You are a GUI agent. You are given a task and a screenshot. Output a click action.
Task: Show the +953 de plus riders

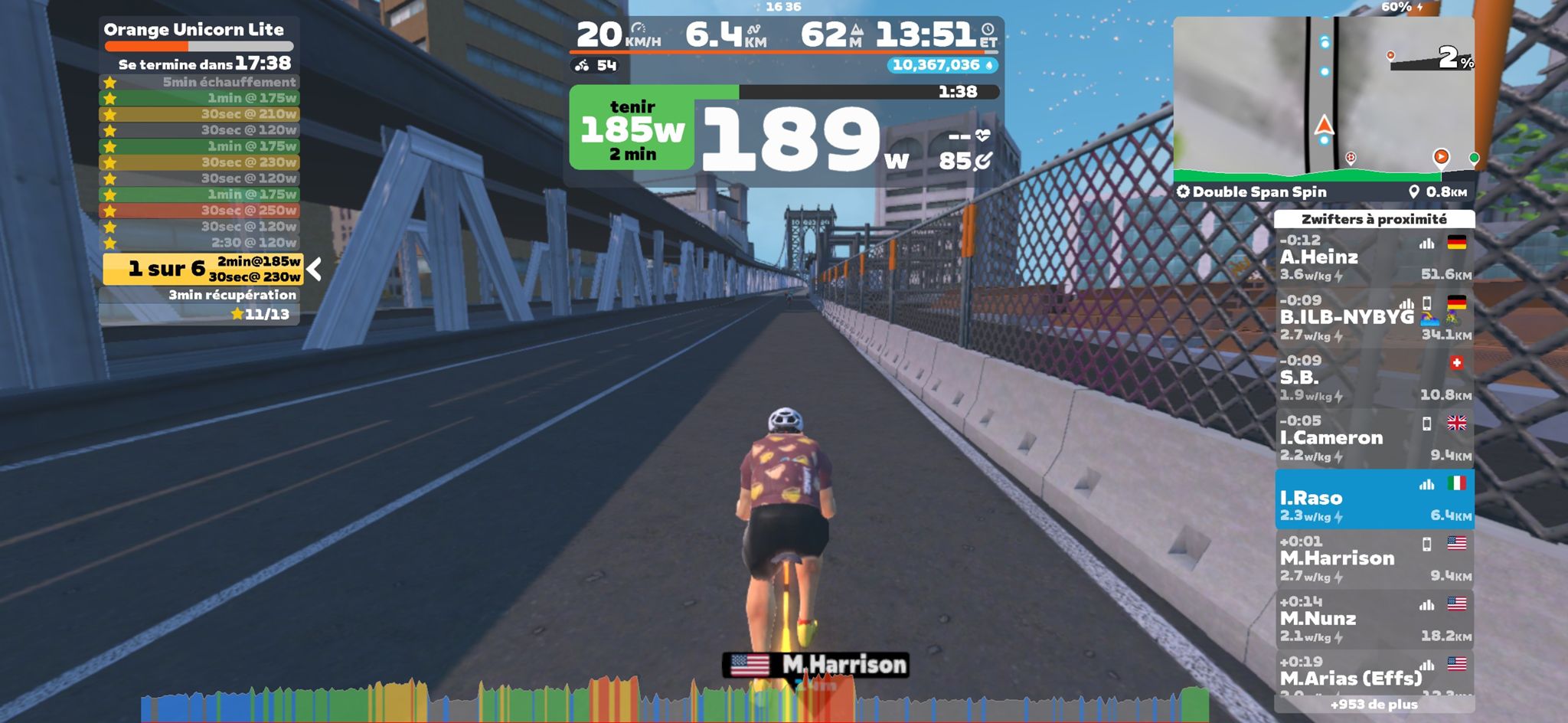(x=1374, y=705)
